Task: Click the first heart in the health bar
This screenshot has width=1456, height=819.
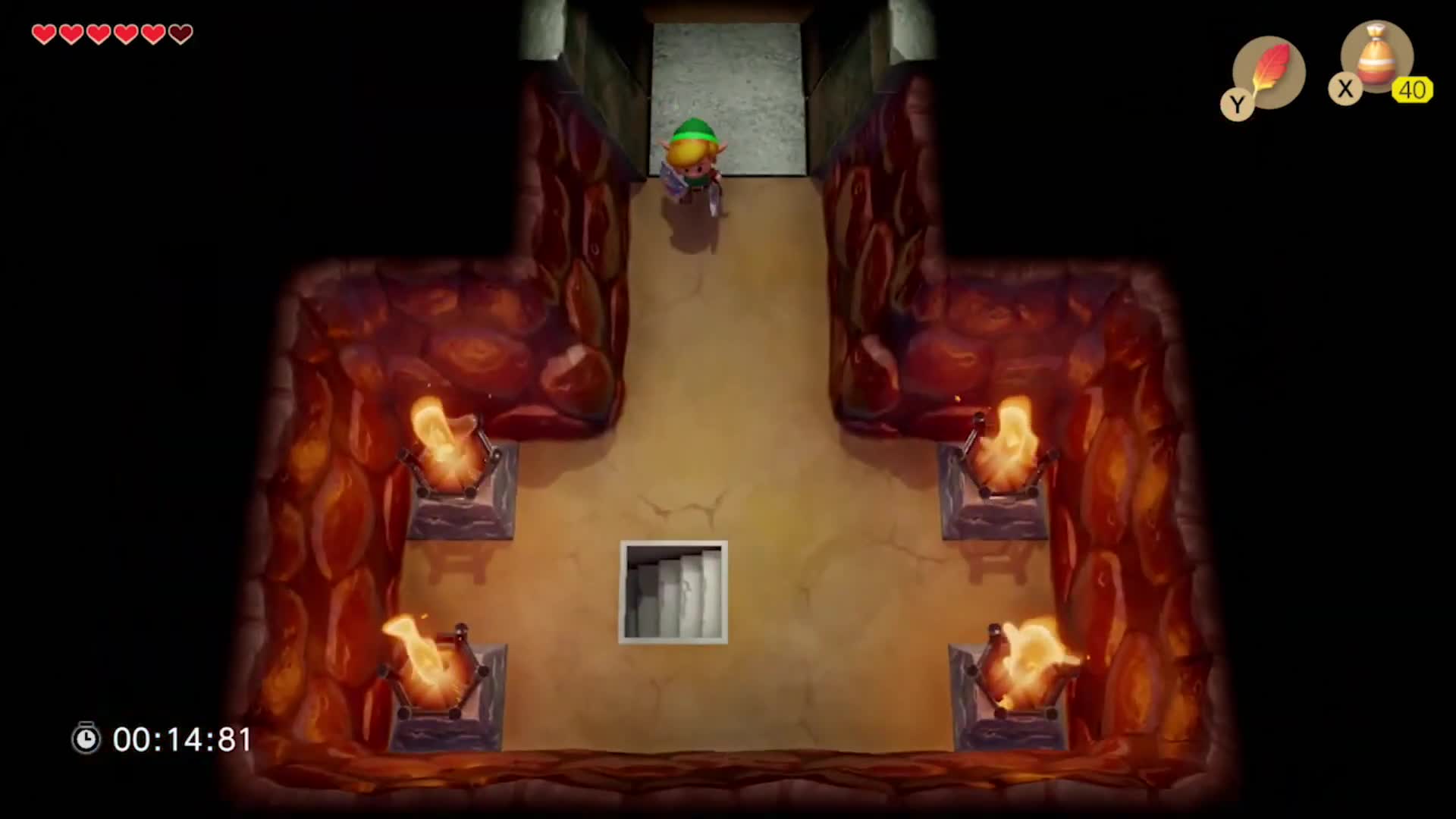Action: coord(43,33)
